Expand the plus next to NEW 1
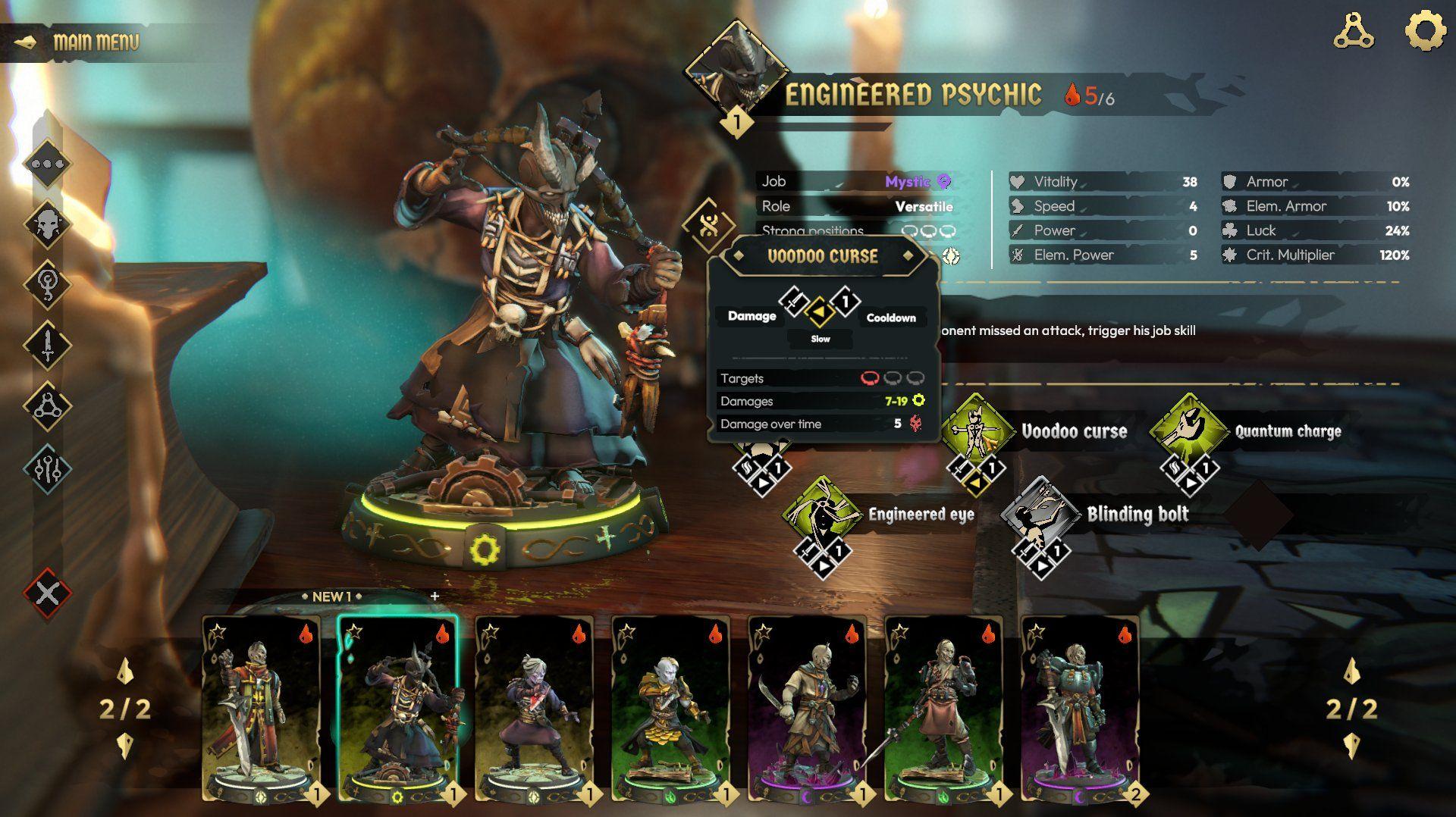1456x817 pixels. tap(434, 597)
